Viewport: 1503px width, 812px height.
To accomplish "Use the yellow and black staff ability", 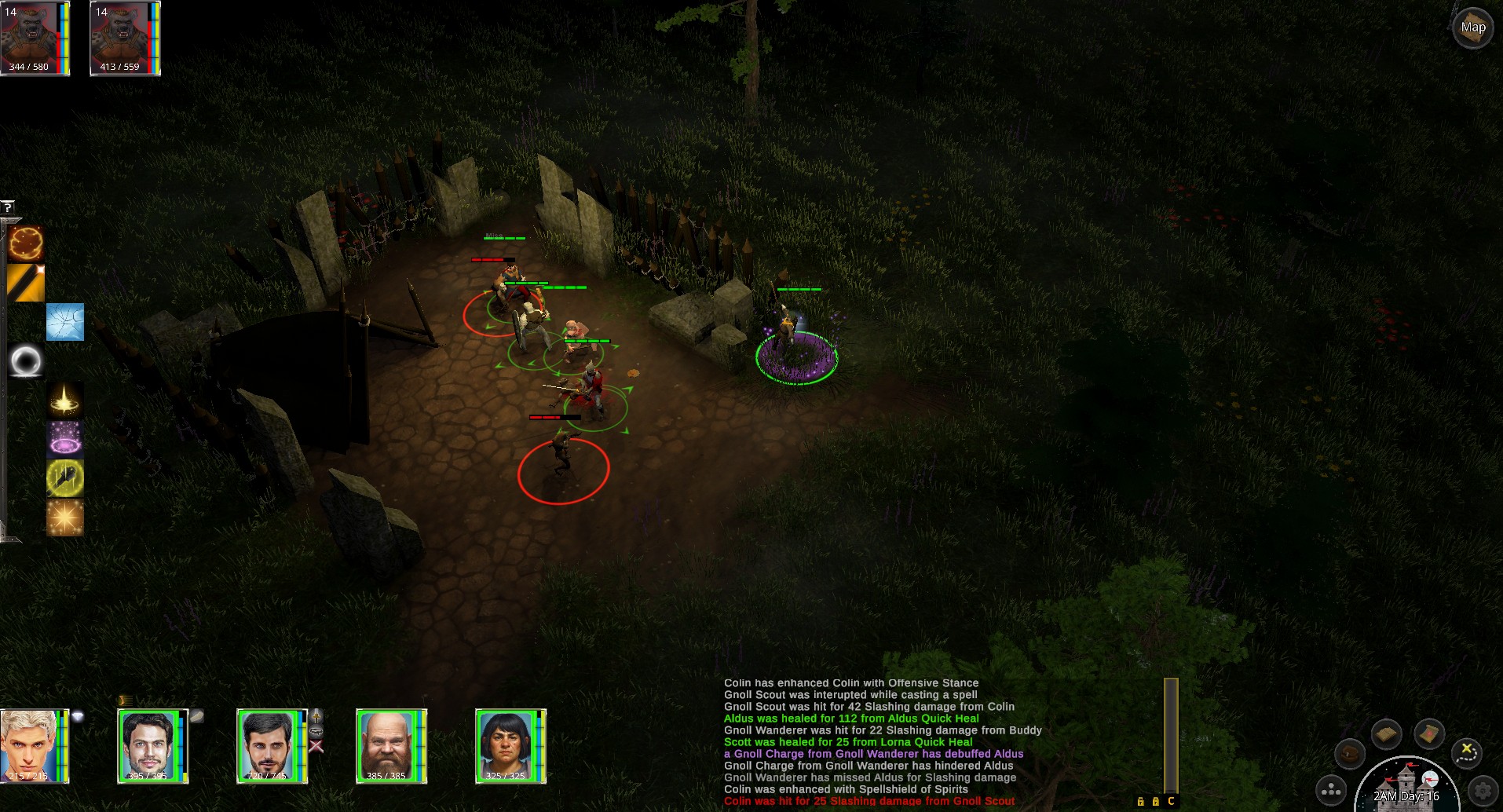I will coord(26,283).
